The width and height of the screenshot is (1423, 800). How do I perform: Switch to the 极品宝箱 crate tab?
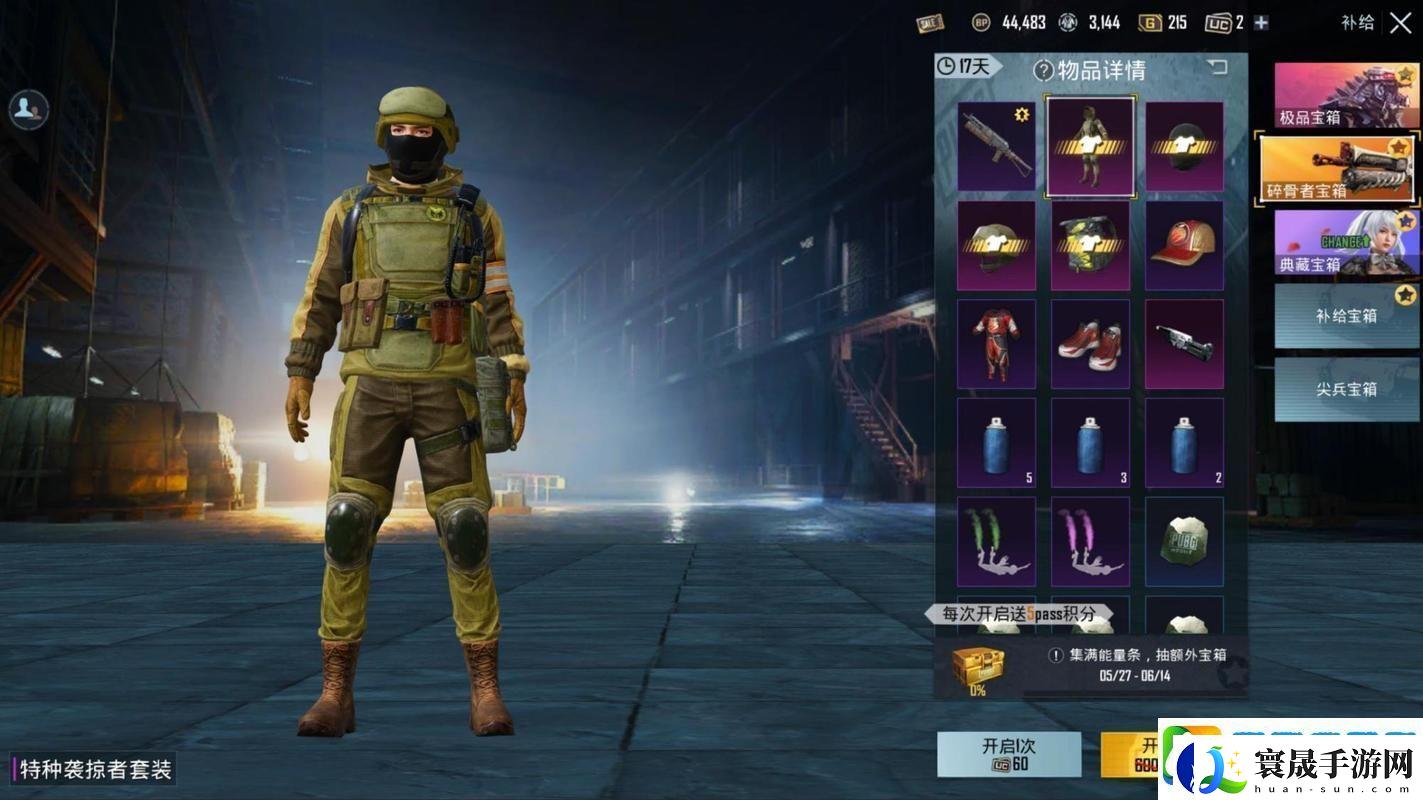[x=1346, y=96]
